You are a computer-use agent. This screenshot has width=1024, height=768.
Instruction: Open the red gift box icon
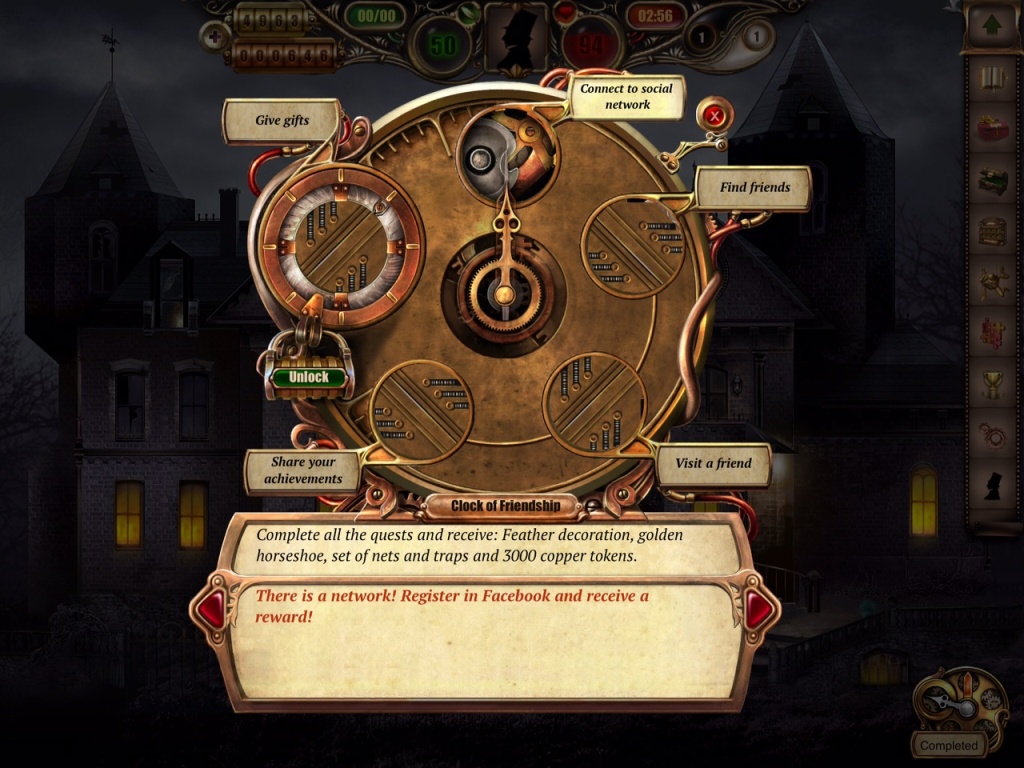991,130
